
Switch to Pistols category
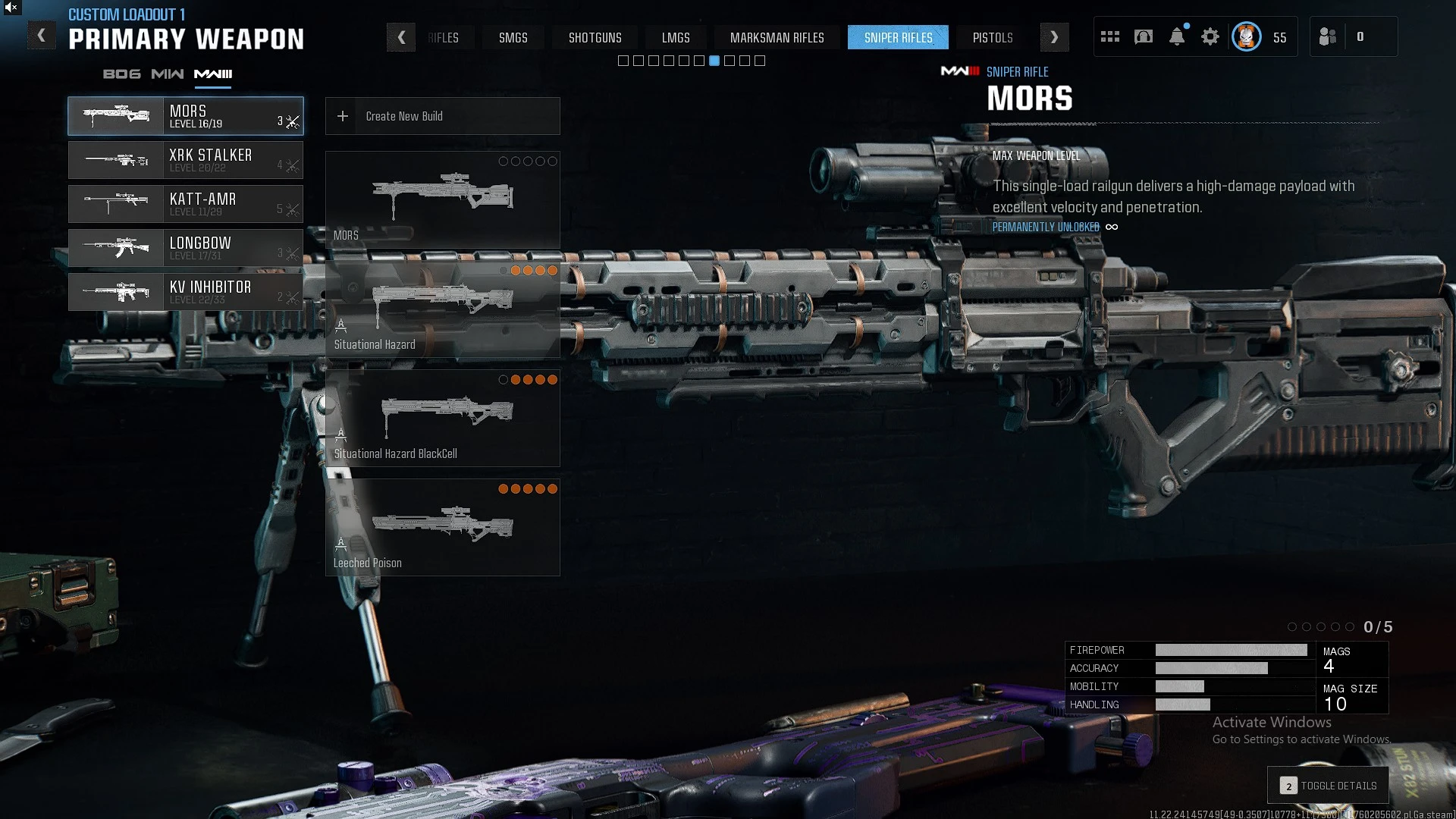[993, 38]
